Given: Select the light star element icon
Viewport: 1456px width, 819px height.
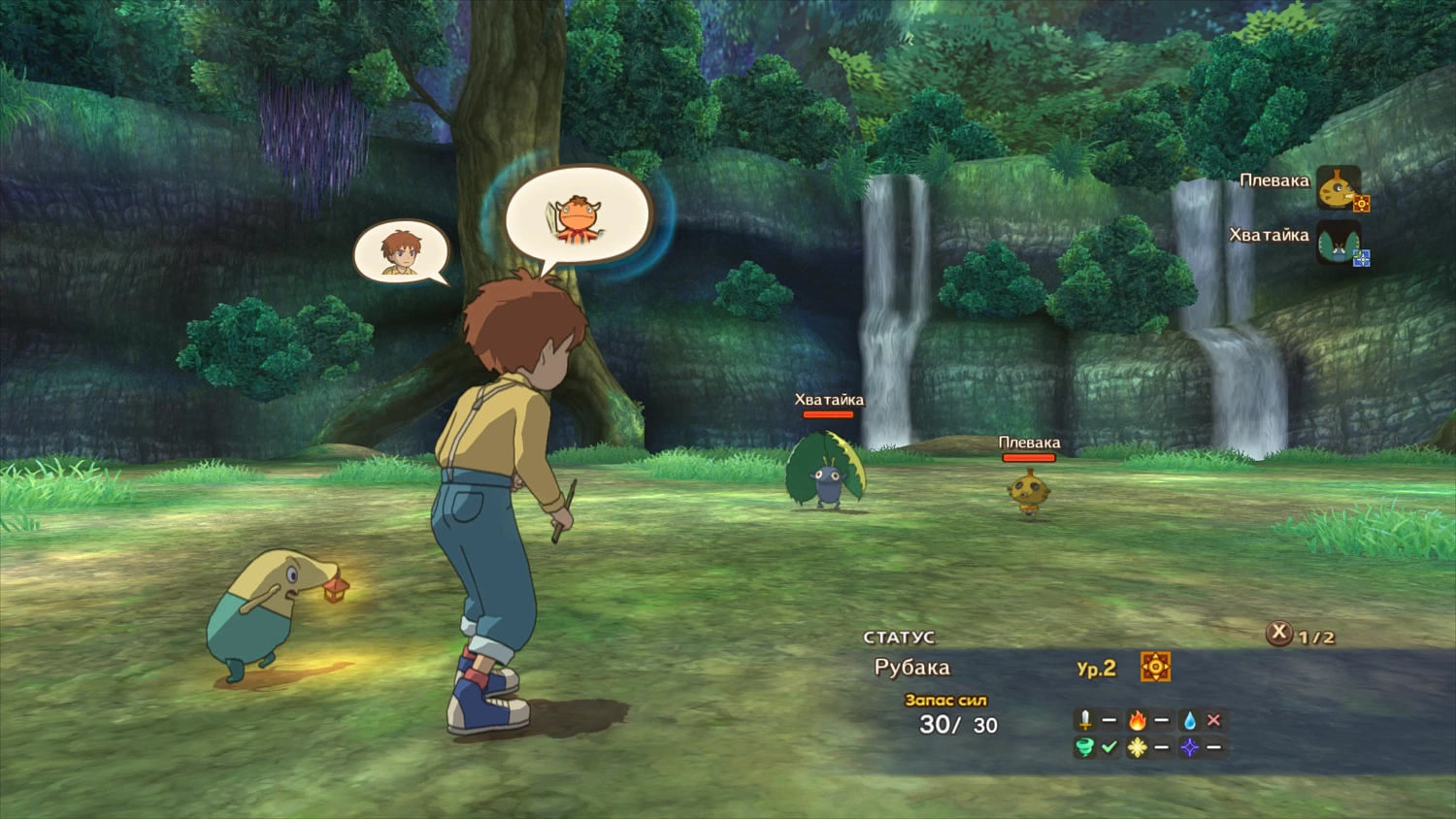Looking at the screenshot, I should click(x=1138, y=747).
